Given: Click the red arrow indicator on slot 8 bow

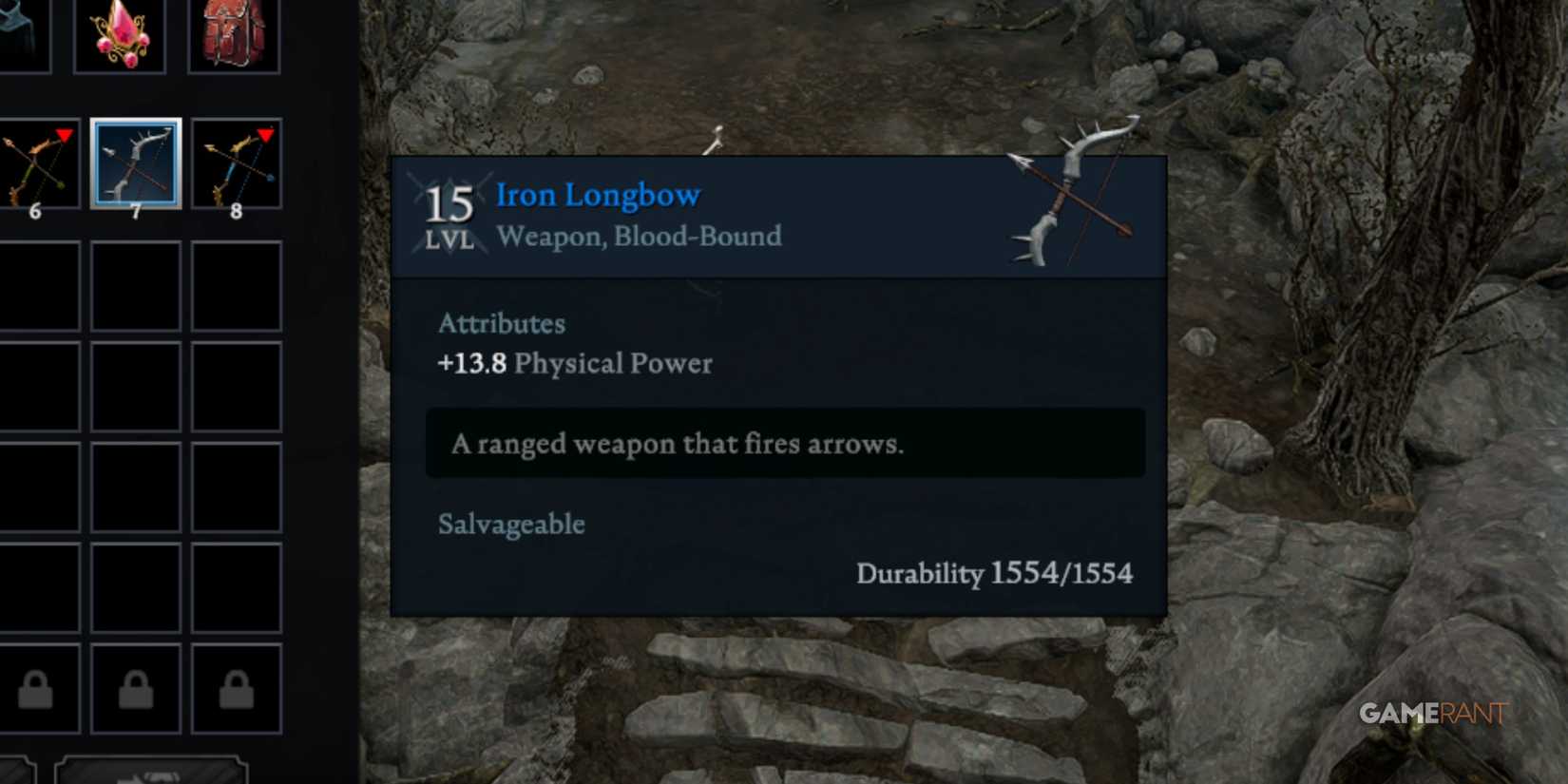Looking at the screenshot, I should tap(264, 133).
